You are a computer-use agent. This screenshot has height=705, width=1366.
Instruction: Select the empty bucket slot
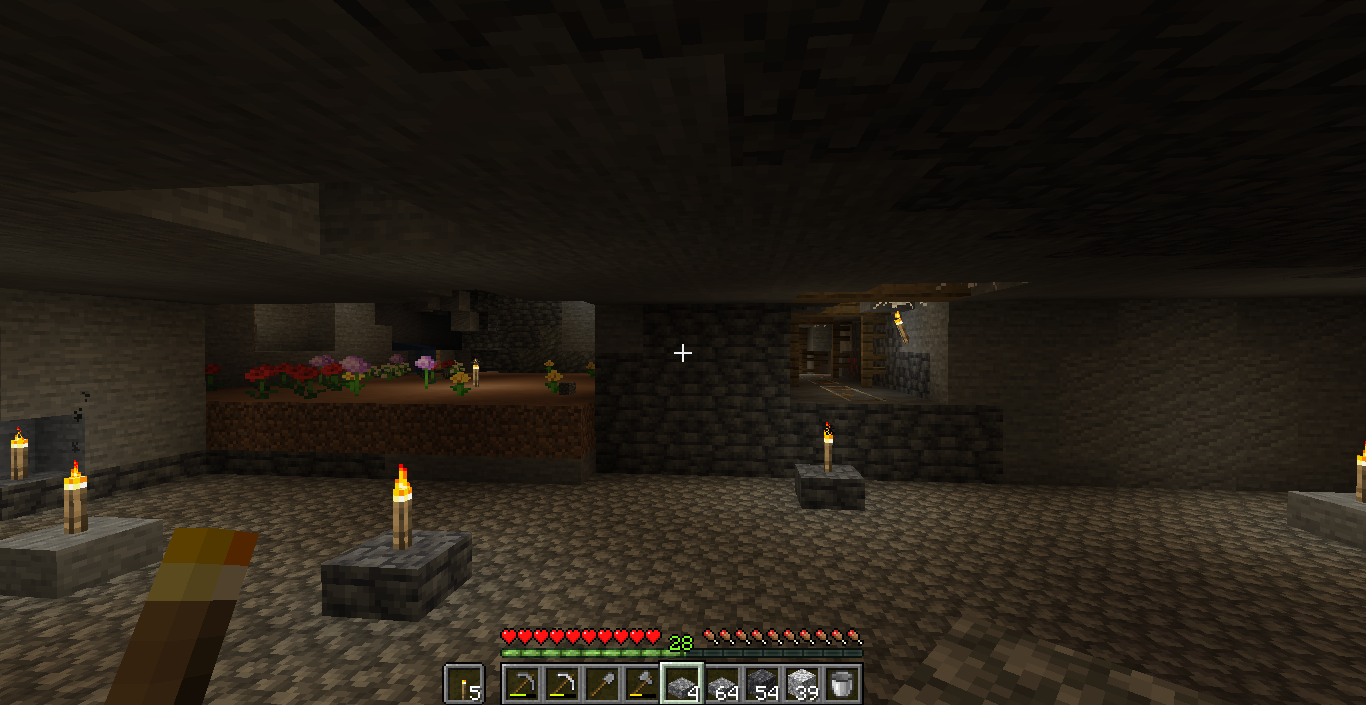842,684
